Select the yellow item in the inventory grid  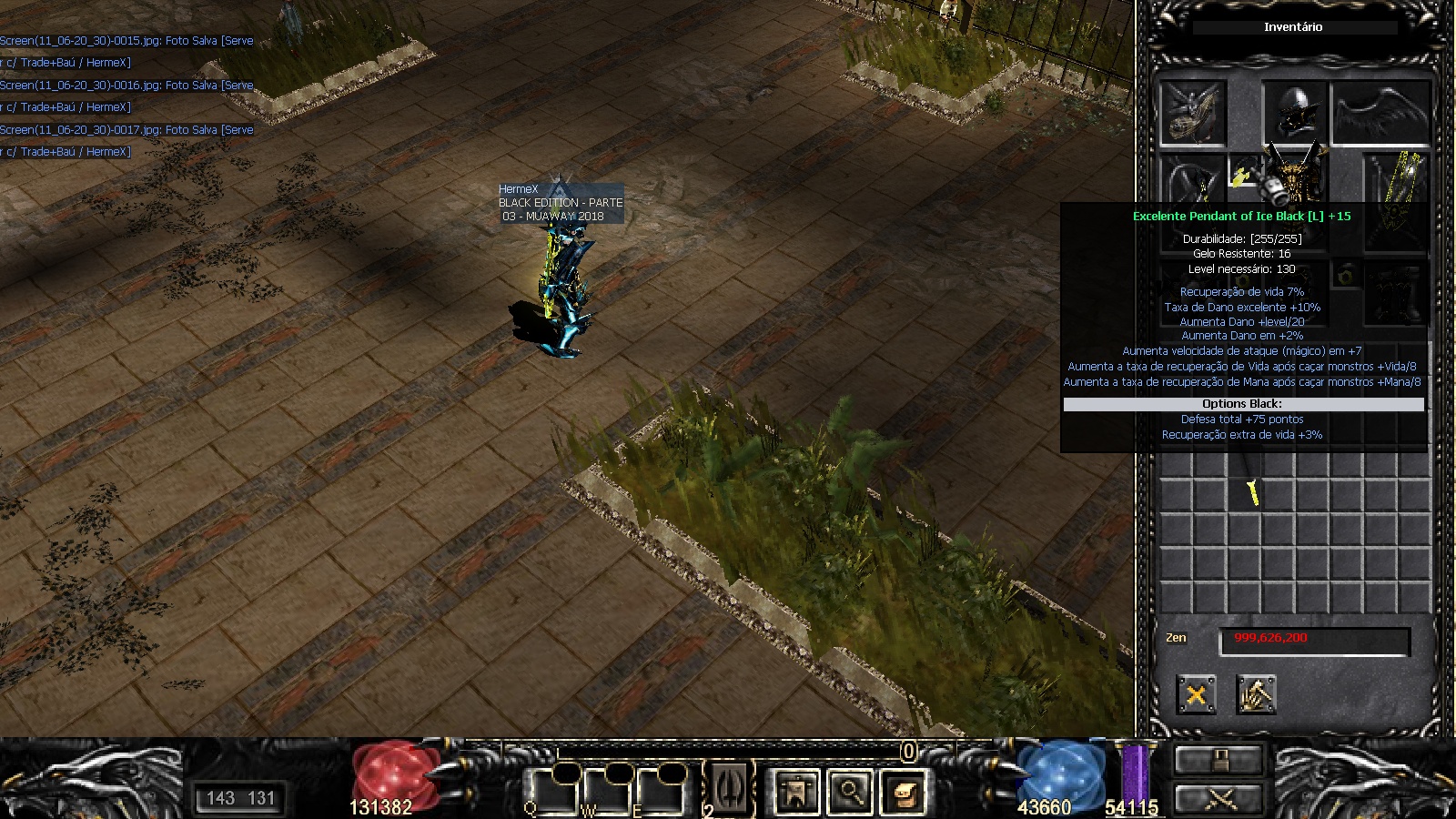1253,492
